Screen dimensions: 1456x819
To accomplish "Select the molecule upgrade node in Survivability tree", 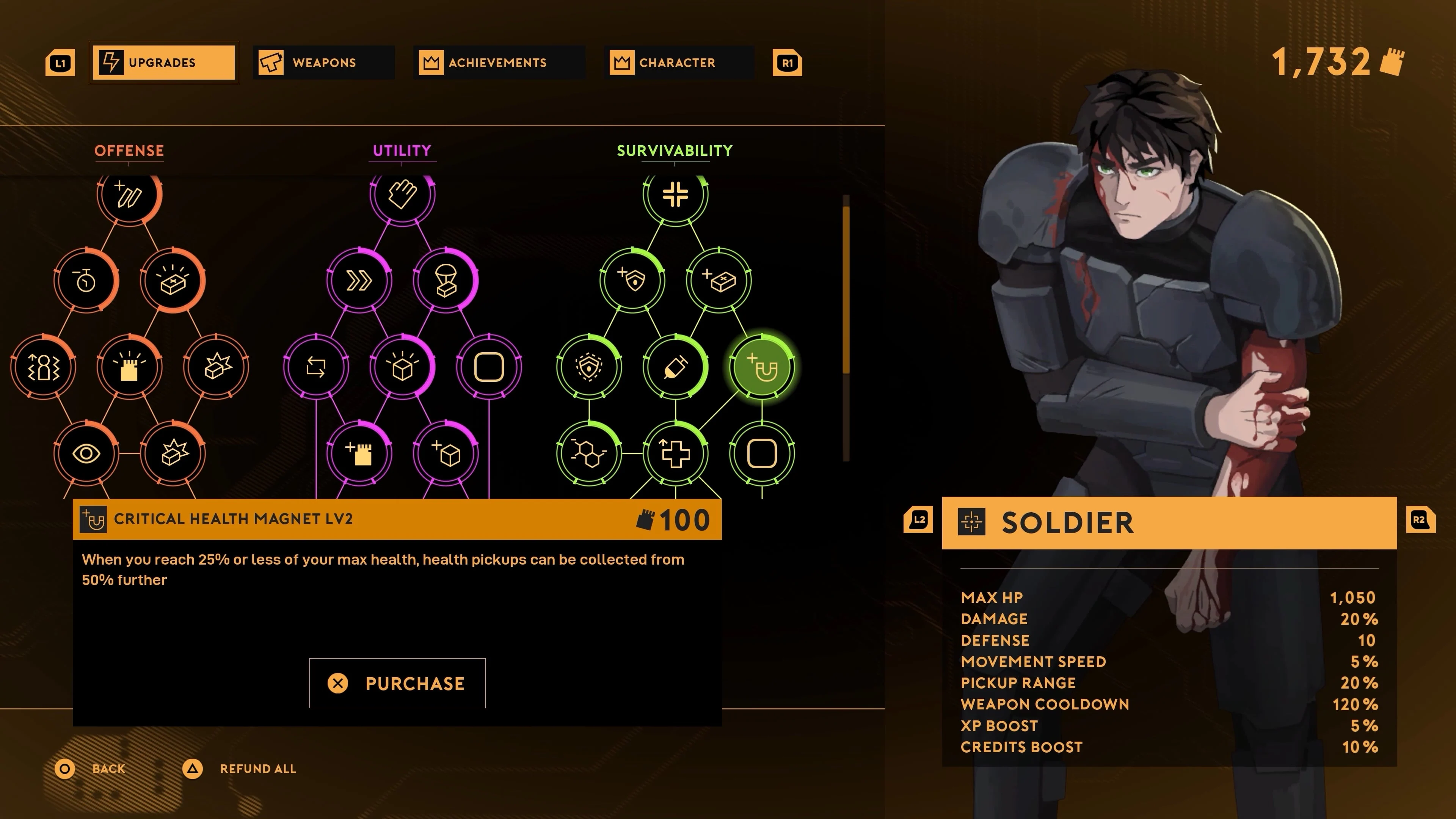I will pyautogui.click(x=589, y=452).
